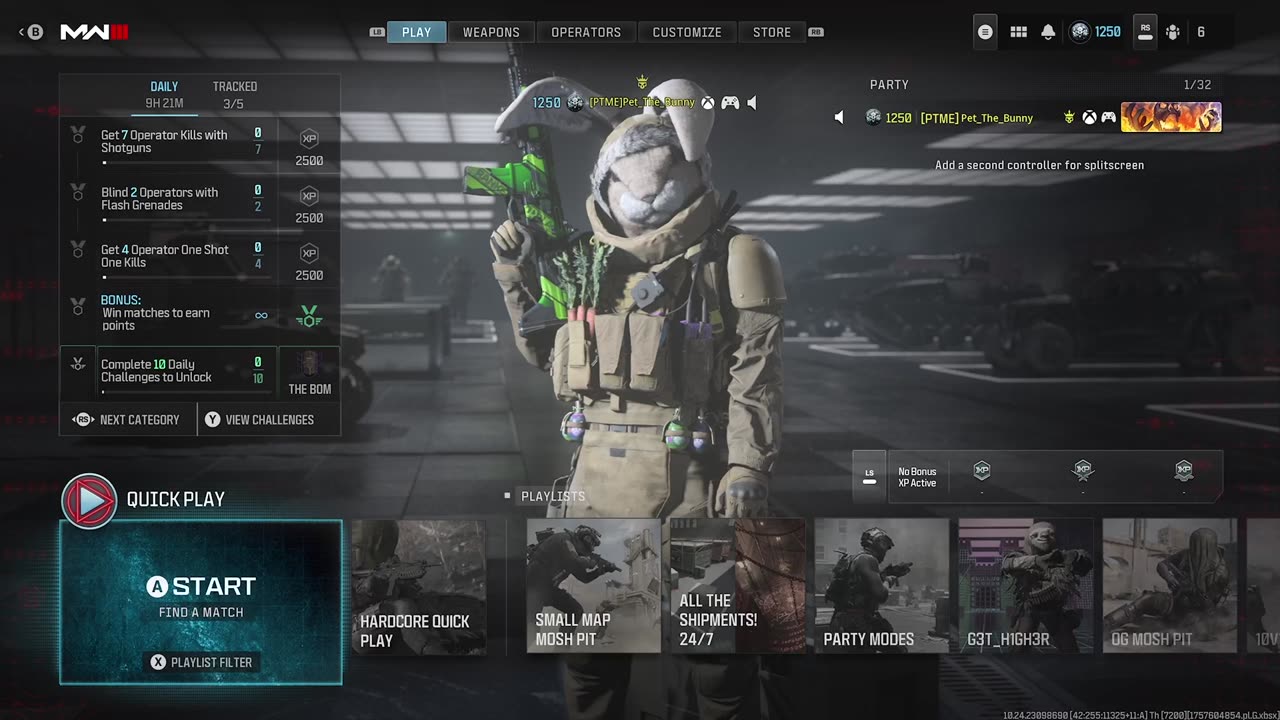Viewport: 1280px width, 720px height.
Task: Choose Hardcore Quick Play playlist
Action: 418,586
